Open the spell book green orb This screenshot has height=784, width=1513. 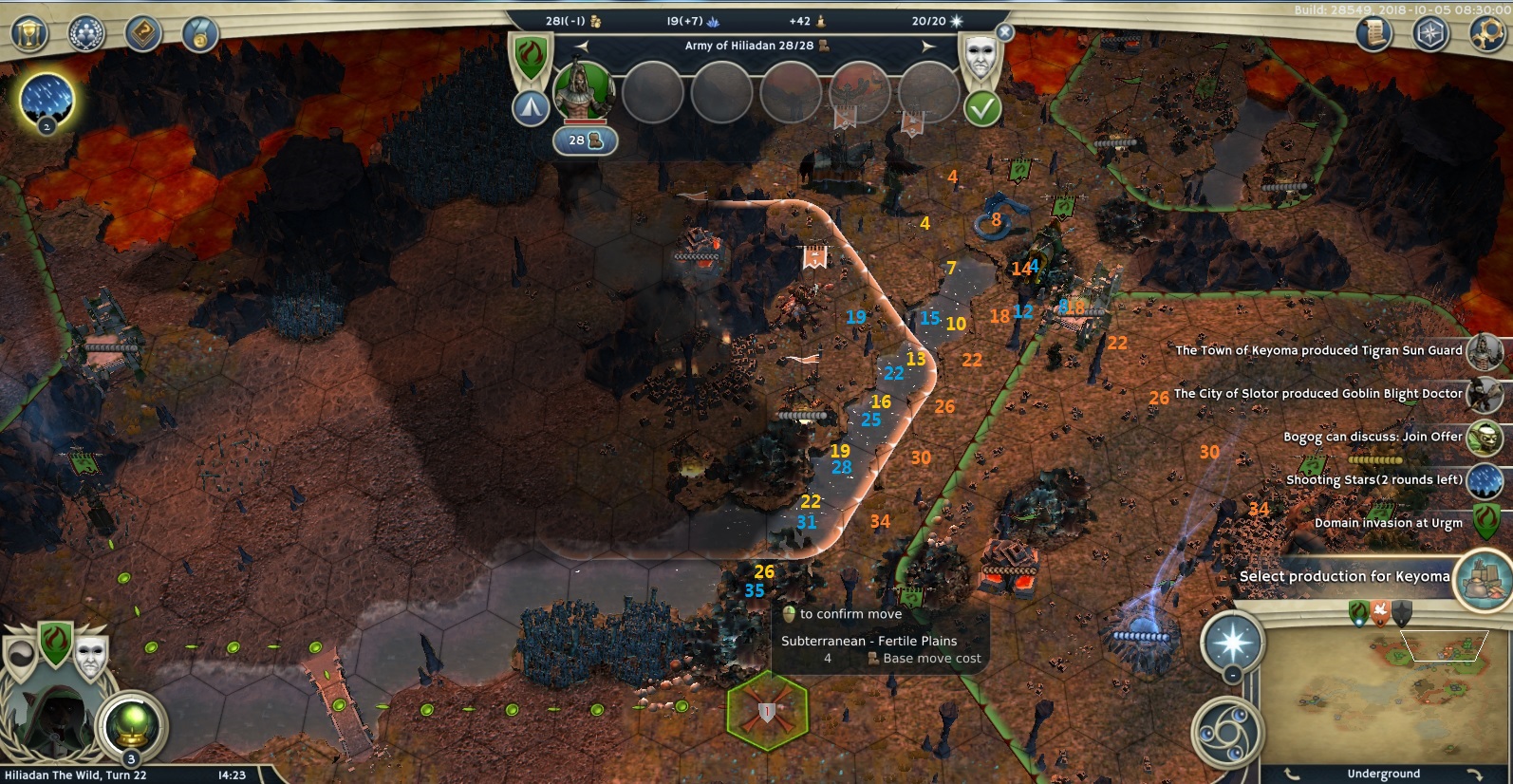click(132, 726)
